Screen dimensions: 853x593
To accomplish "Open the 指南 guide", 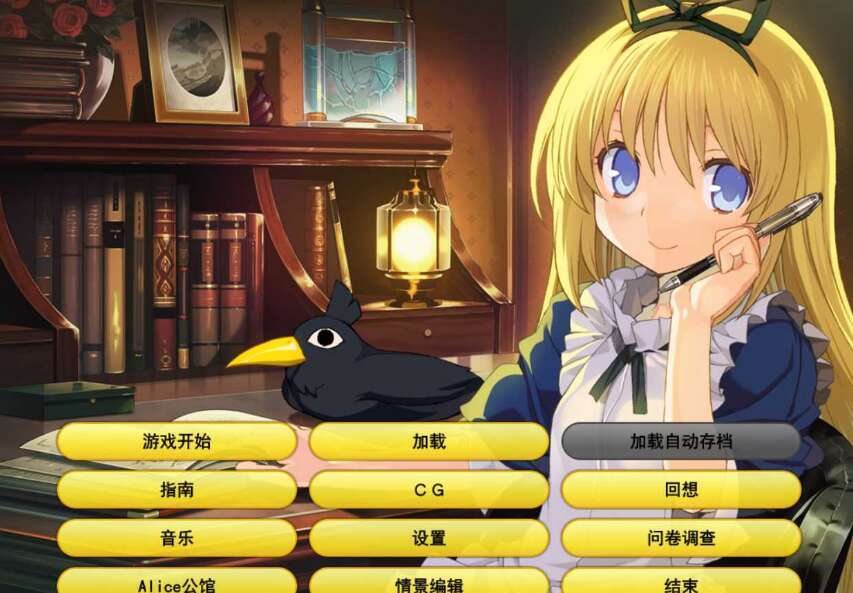I will coord(177,490).
